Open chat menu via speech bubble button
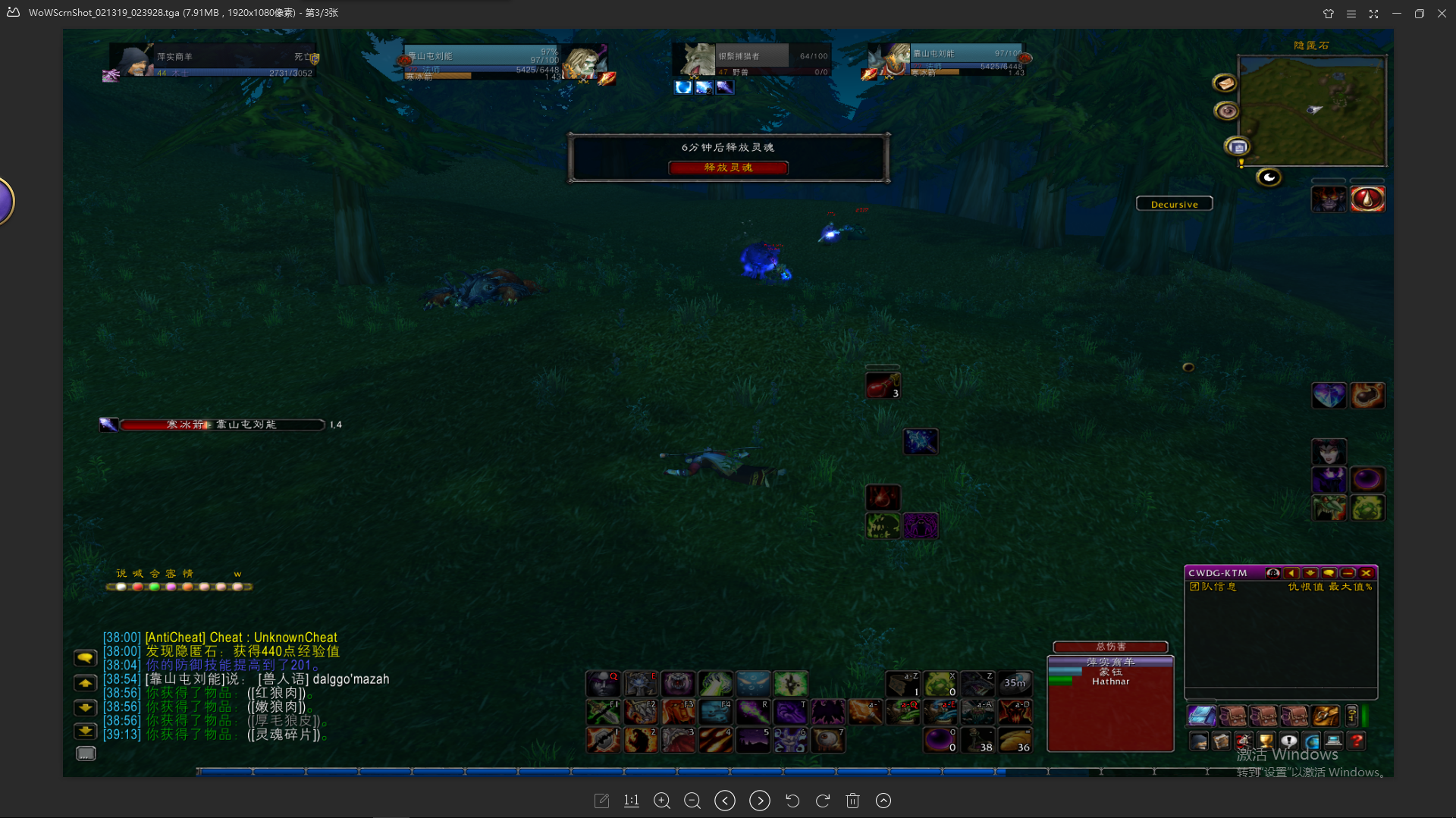This screenshot has height=818, width=1456. click(x=85, y=658)
